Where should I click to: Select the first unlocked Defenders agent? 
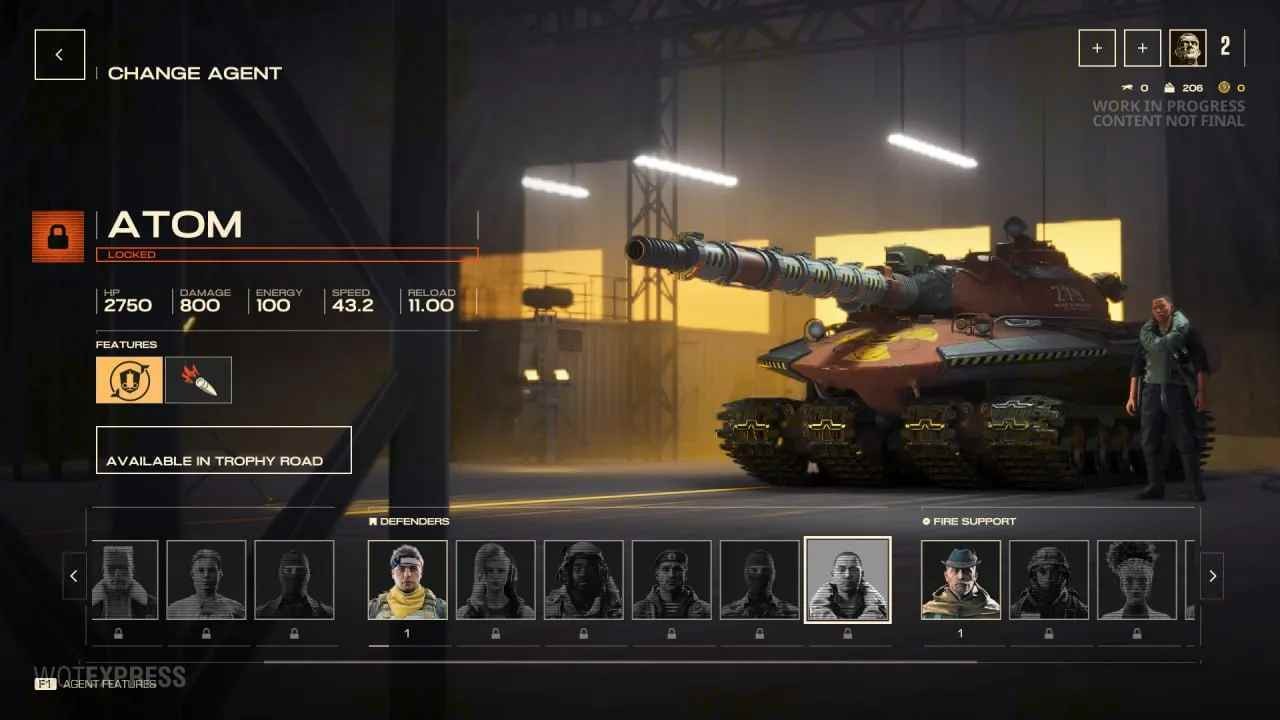(x=407, y=578)
